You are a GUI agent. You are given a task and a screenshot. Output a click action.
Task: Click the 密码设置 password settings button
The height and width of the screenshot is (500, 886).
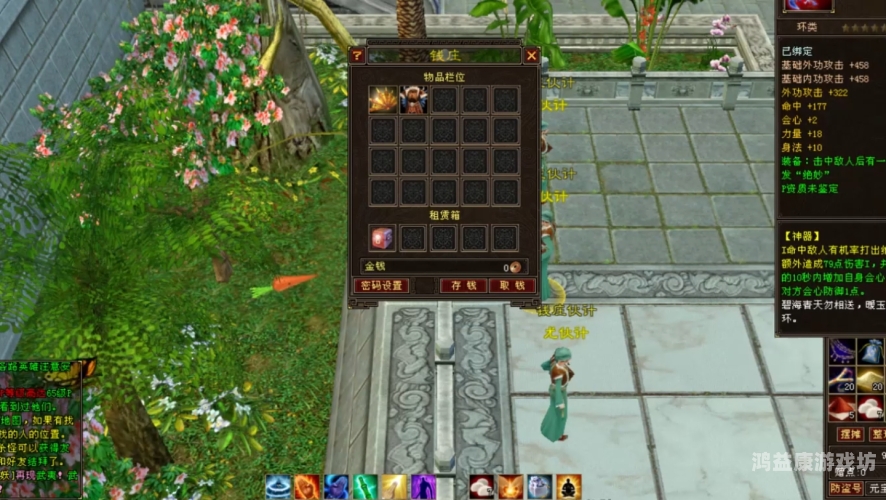tap(381, 286)
